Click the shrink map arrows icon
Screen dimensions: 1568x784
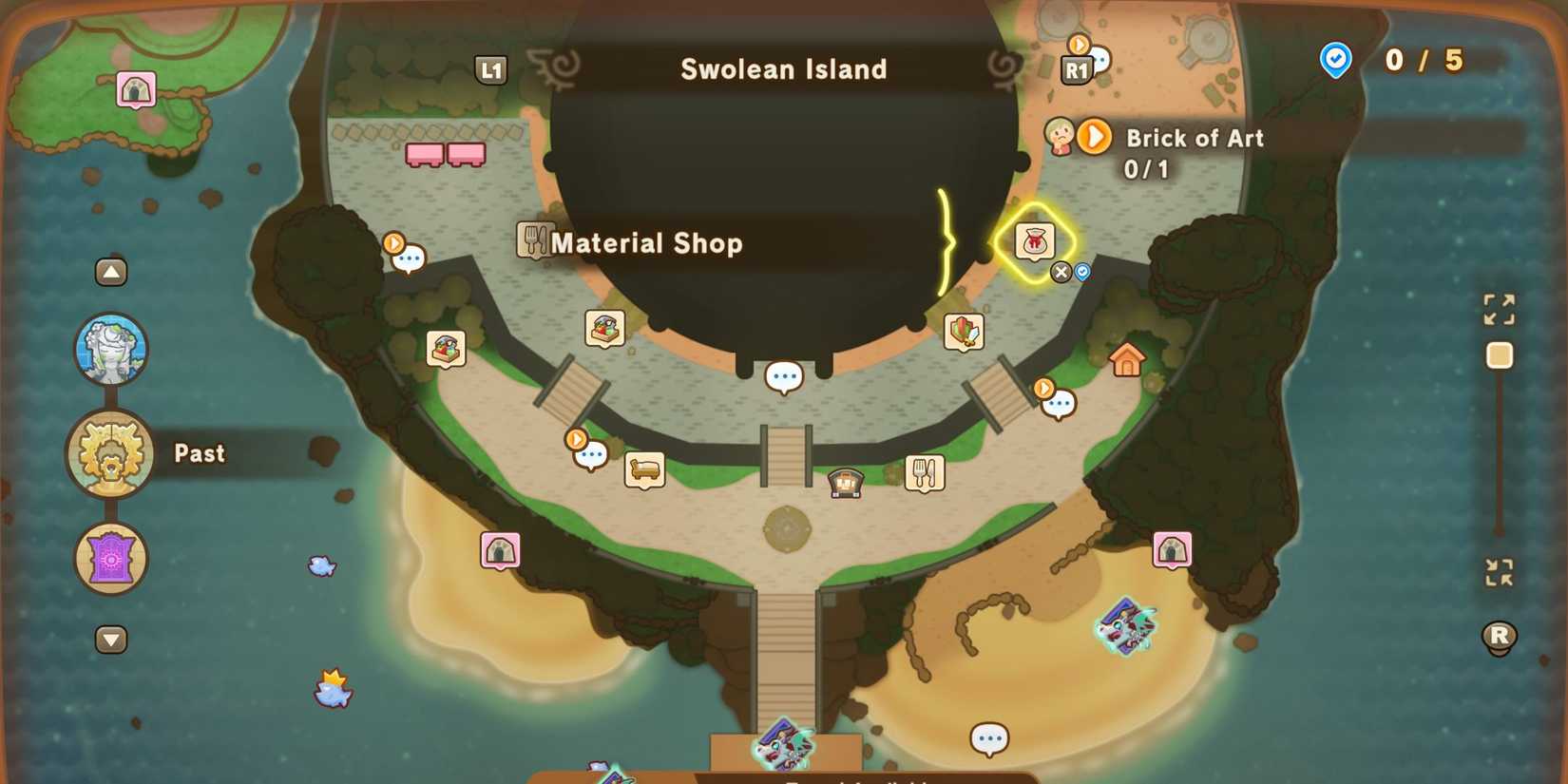[x=1499, y=571]
